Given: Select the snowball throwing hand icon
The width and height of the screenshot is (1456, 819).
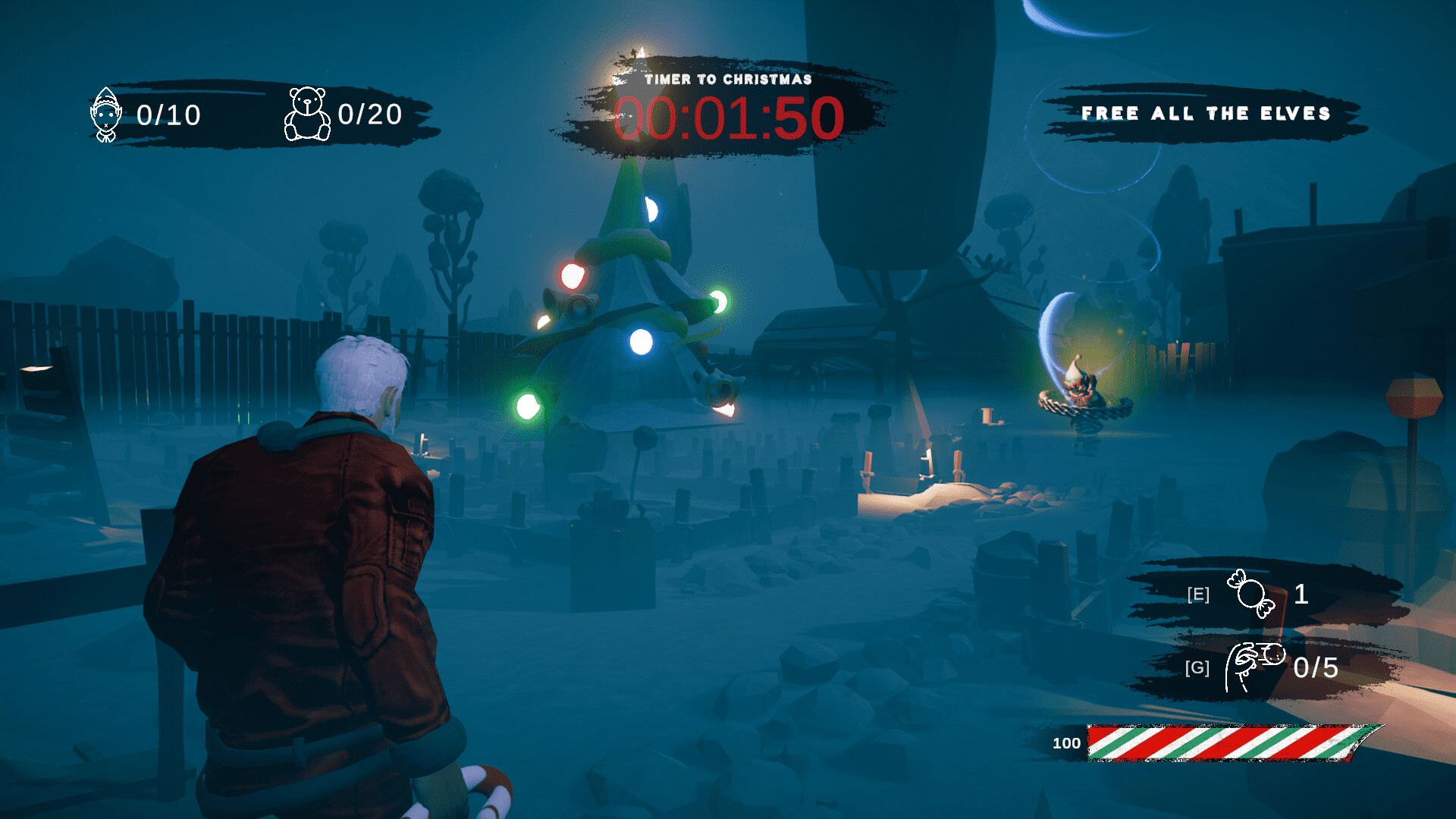Looking at the screenshot, I should (1253, 666).
